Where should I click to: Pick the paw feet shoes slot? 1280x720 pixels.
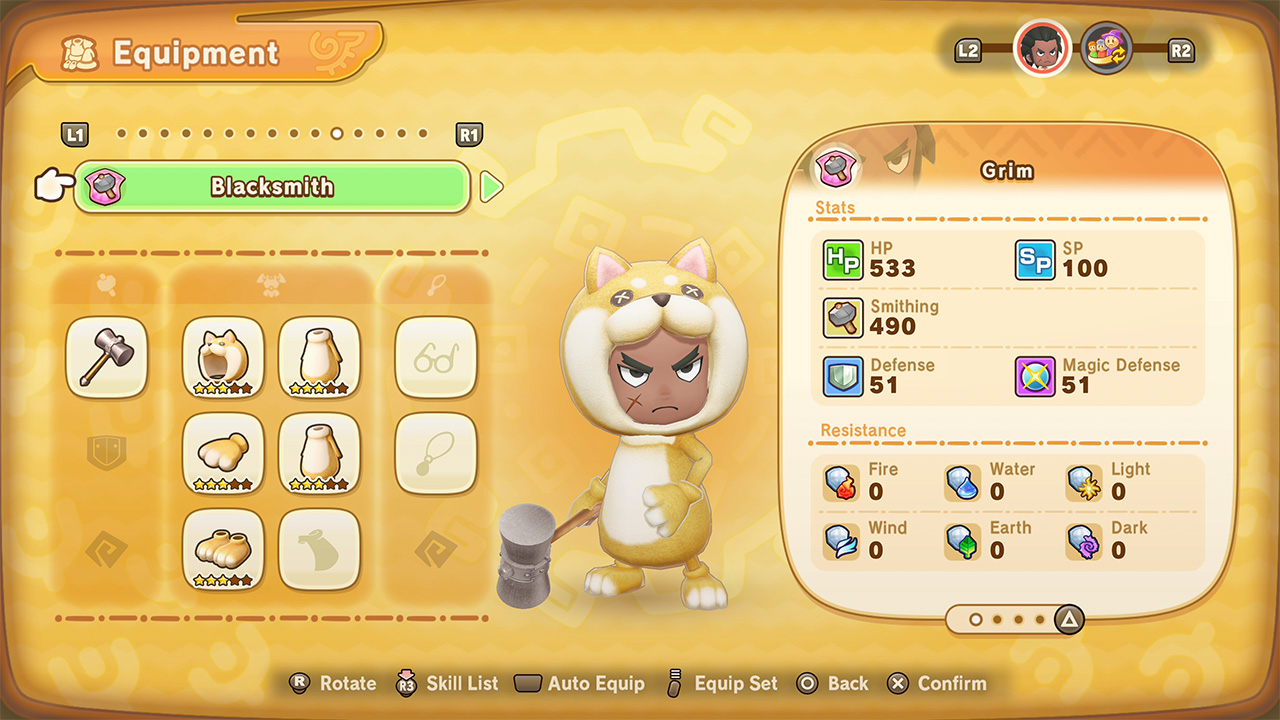click(223, 549)
